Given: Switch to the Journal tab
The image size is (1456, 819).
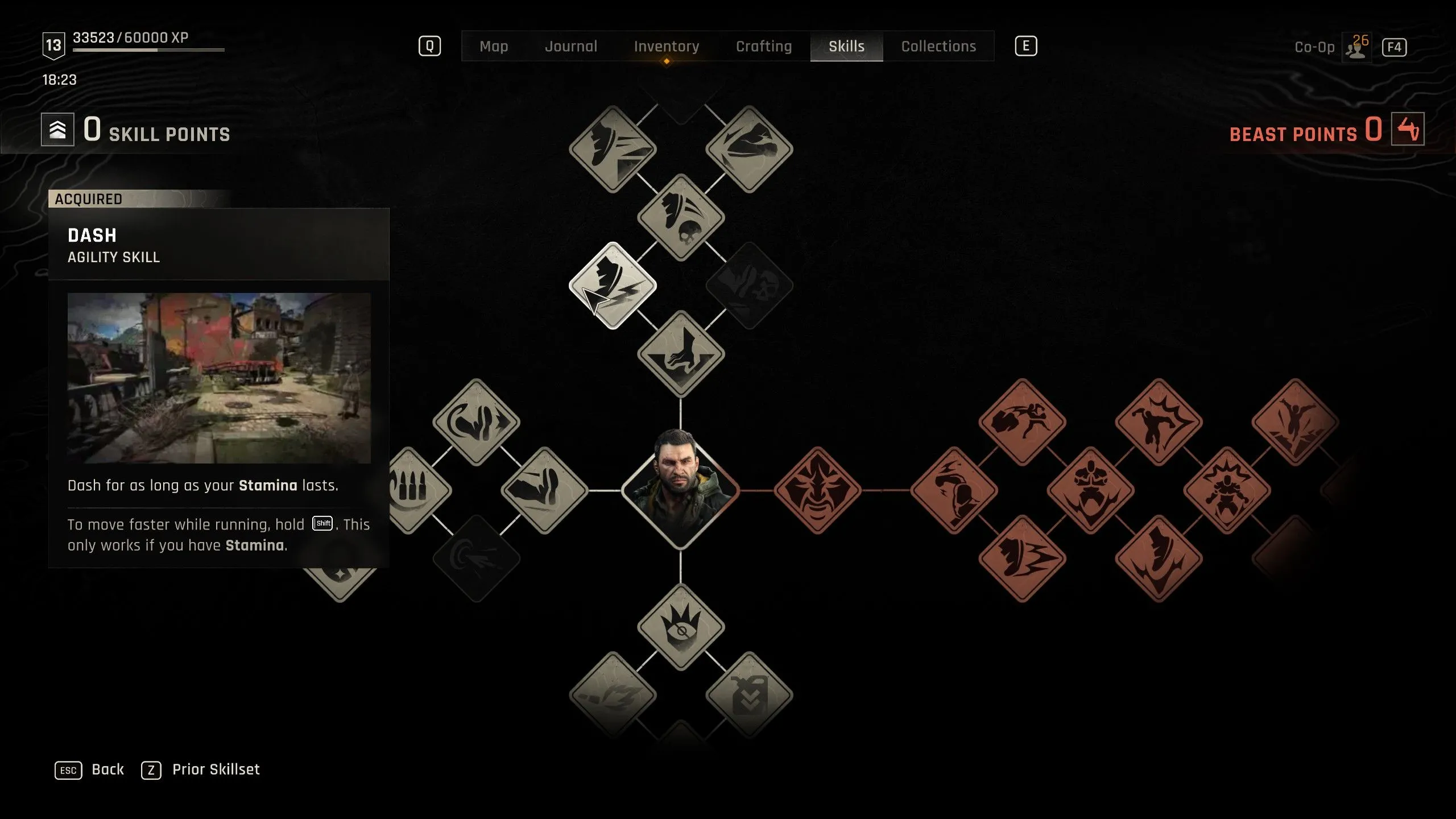Looking at the screenshot, I should 571,46.
